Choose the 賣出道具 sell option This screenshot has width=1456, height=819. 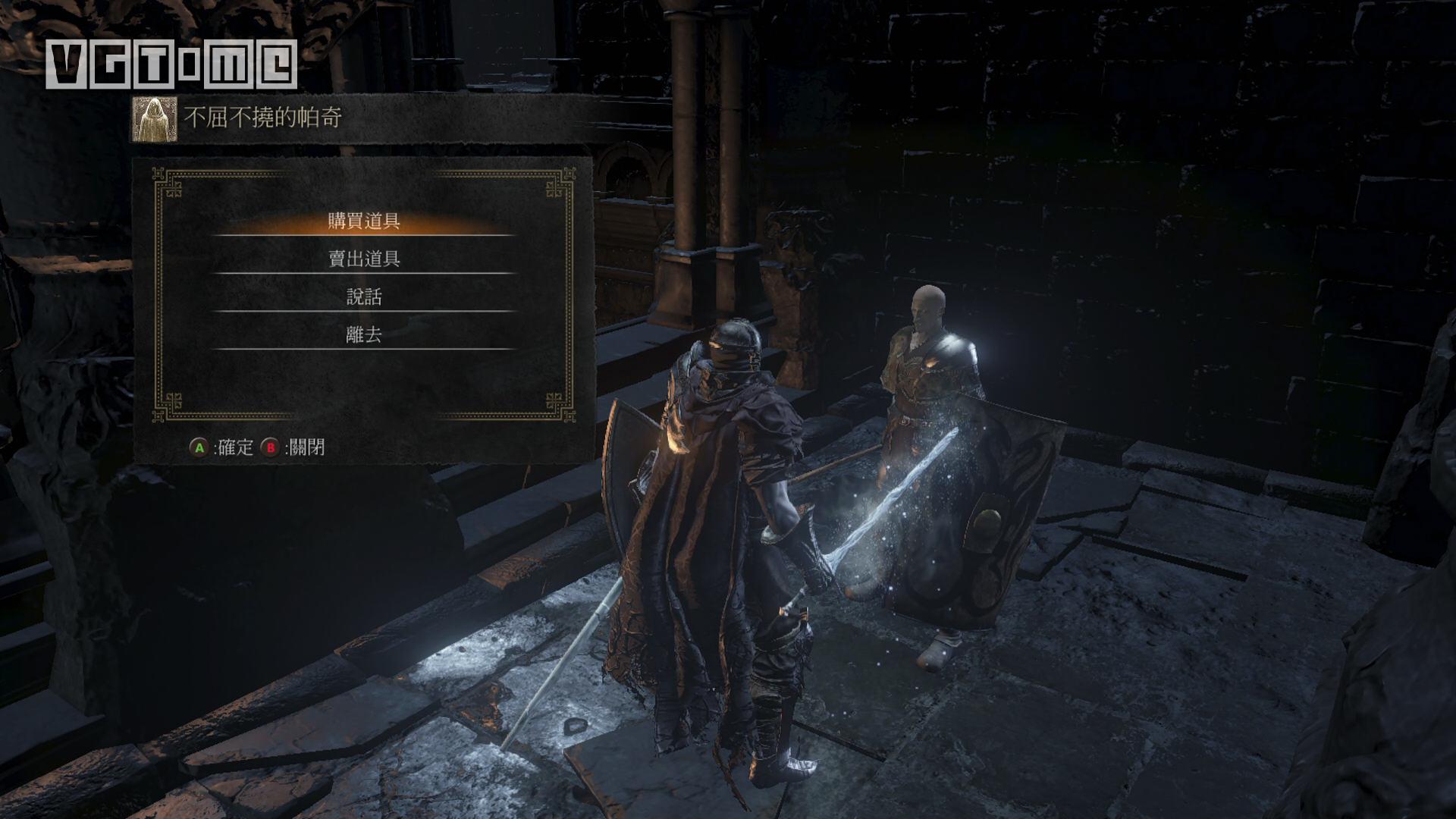tap(364, 259)
